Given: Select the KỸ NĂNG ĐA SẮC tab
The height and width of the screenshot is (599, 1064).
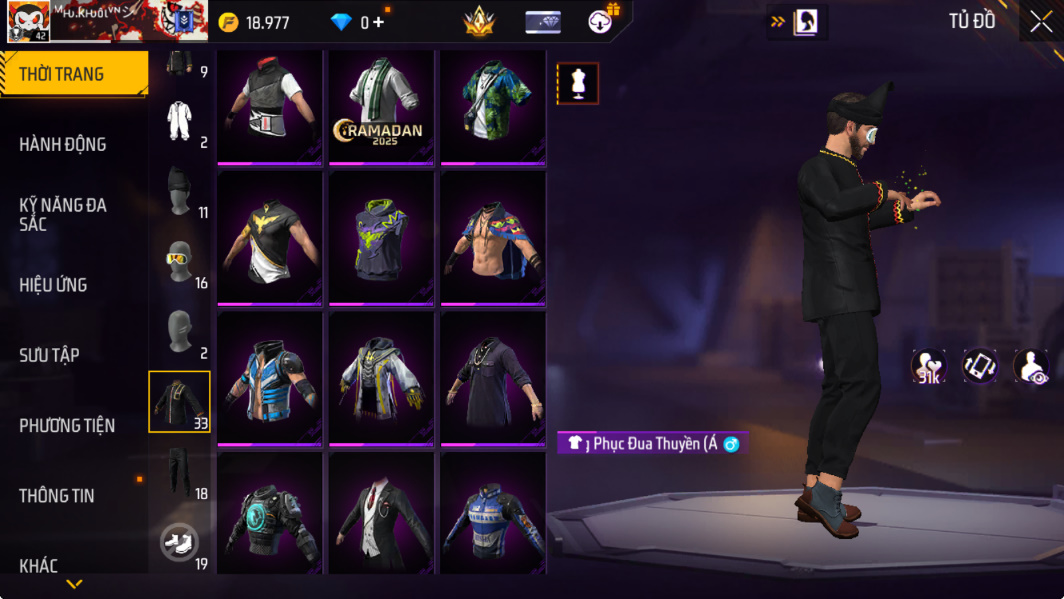Looking at the screenshot, I should point(63,214).
